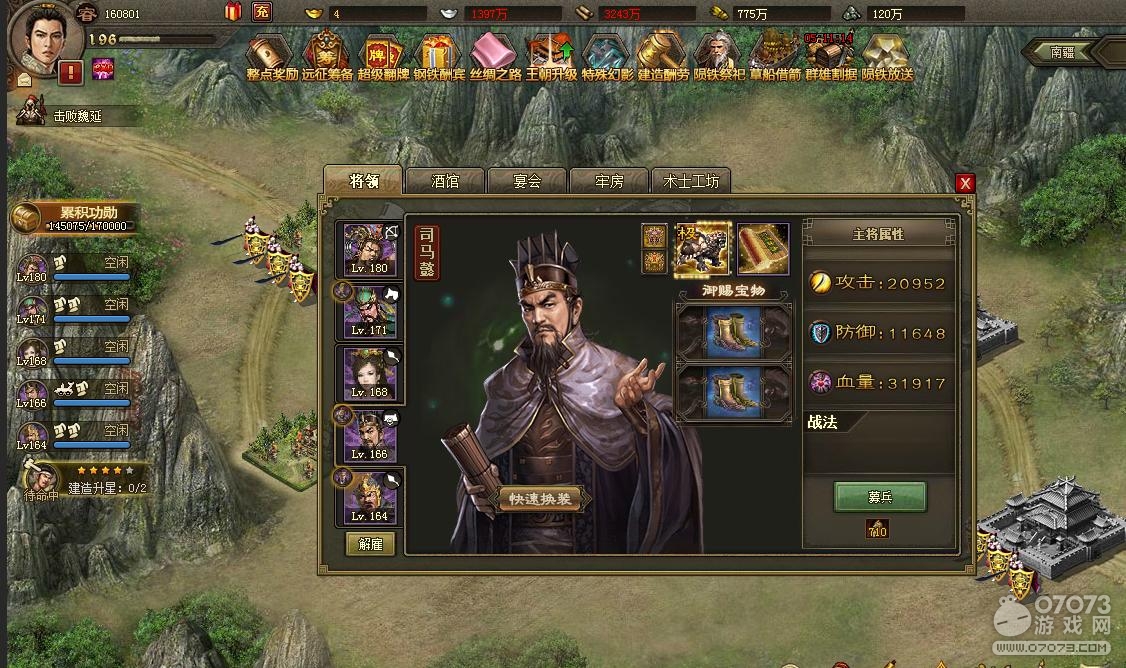The image size is (1126, 668).
Task: Choose the Lv. 168 female general portrait
Action: (x=369, y=373)
